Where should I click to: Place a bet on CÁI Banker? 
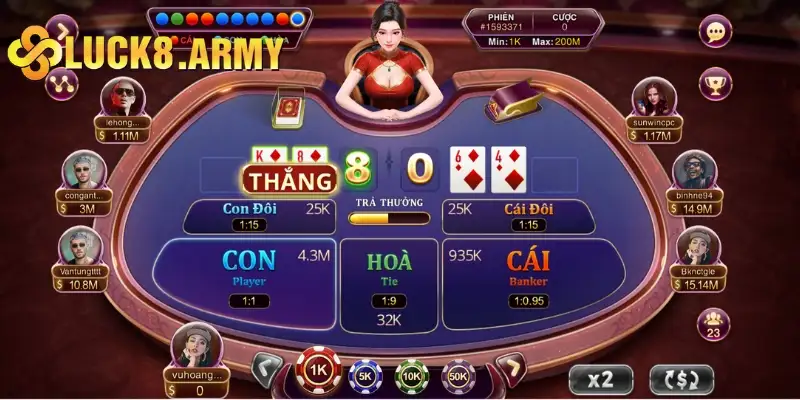point(528,270)
